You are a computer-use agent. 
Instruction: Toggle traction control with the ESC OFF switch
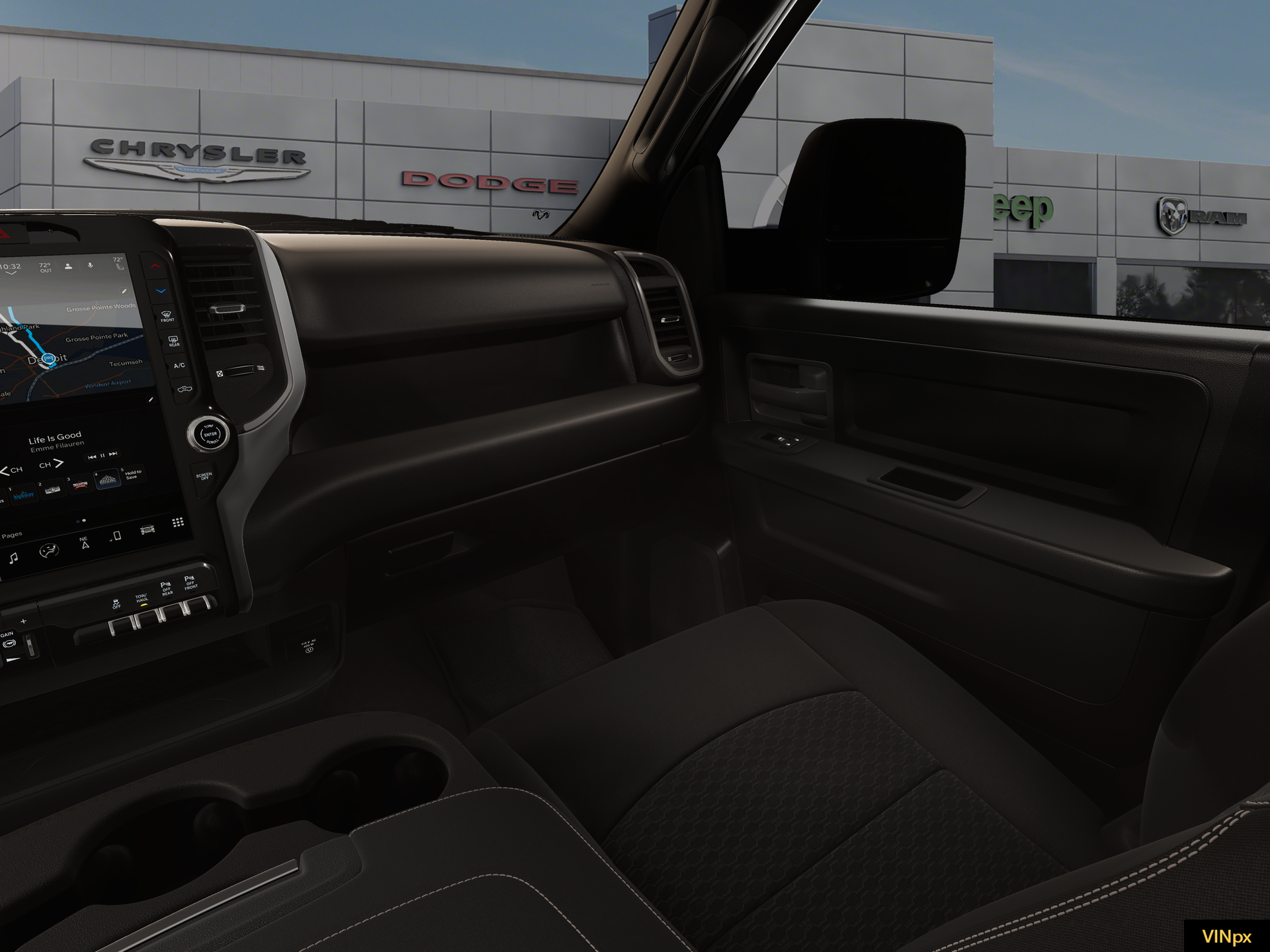pyautogui.click(x=120, y=625)
